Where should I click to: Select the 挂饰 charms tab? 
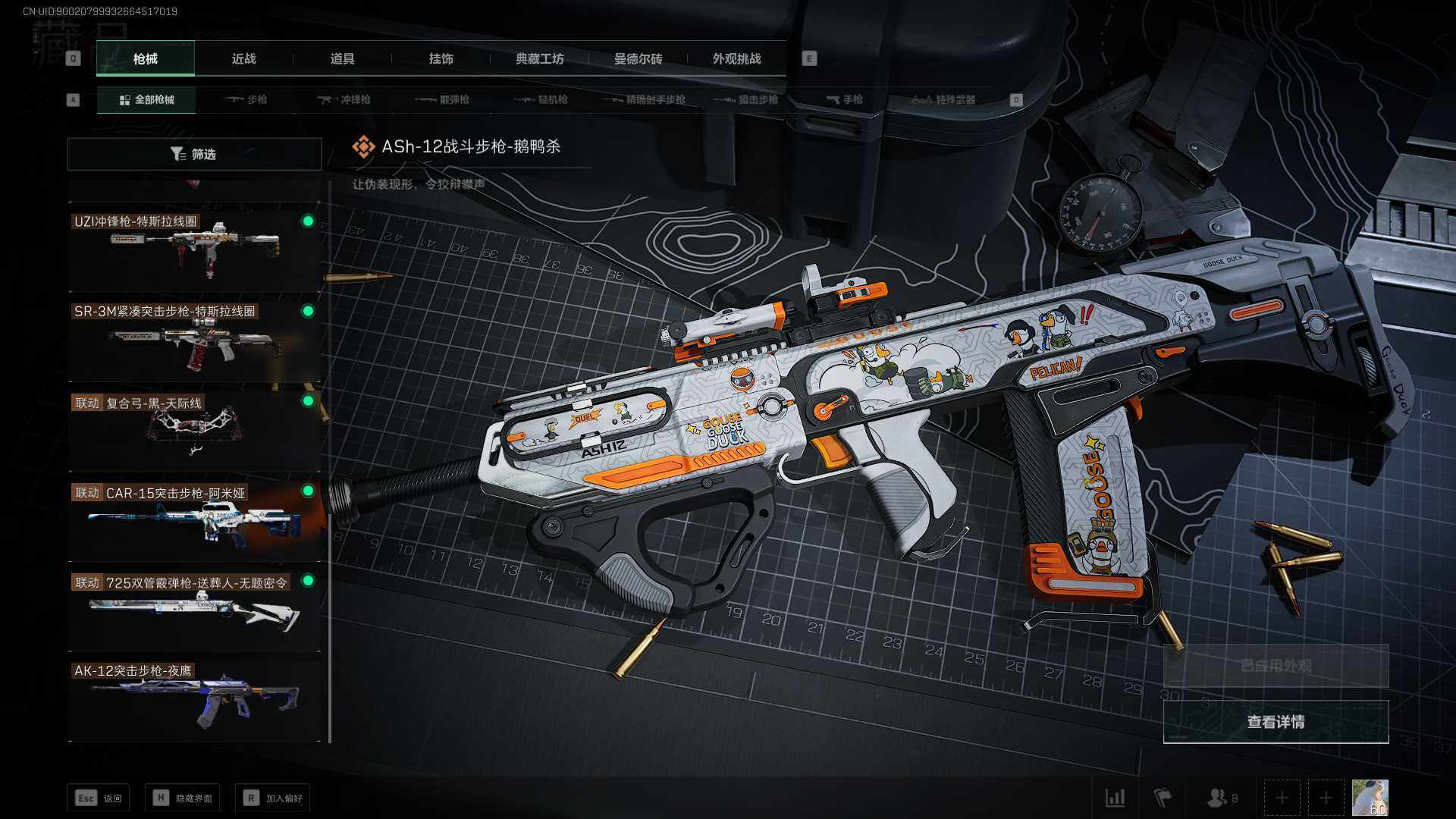(441, 58)
